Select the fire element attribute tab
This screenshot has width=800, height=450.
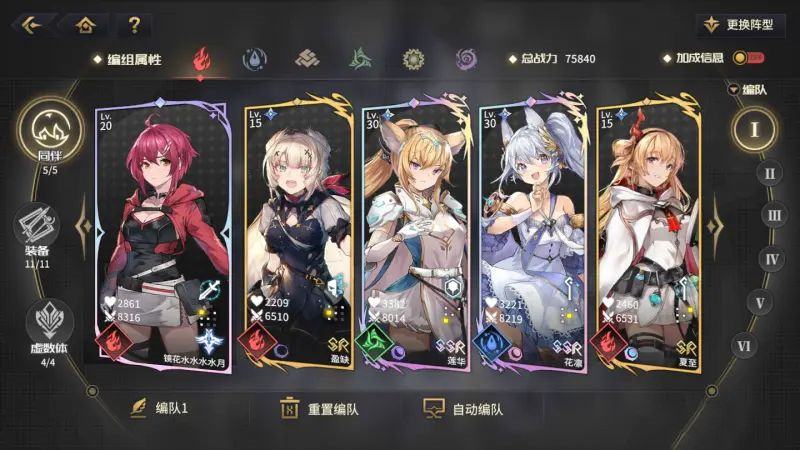click(x=203, y=59)
